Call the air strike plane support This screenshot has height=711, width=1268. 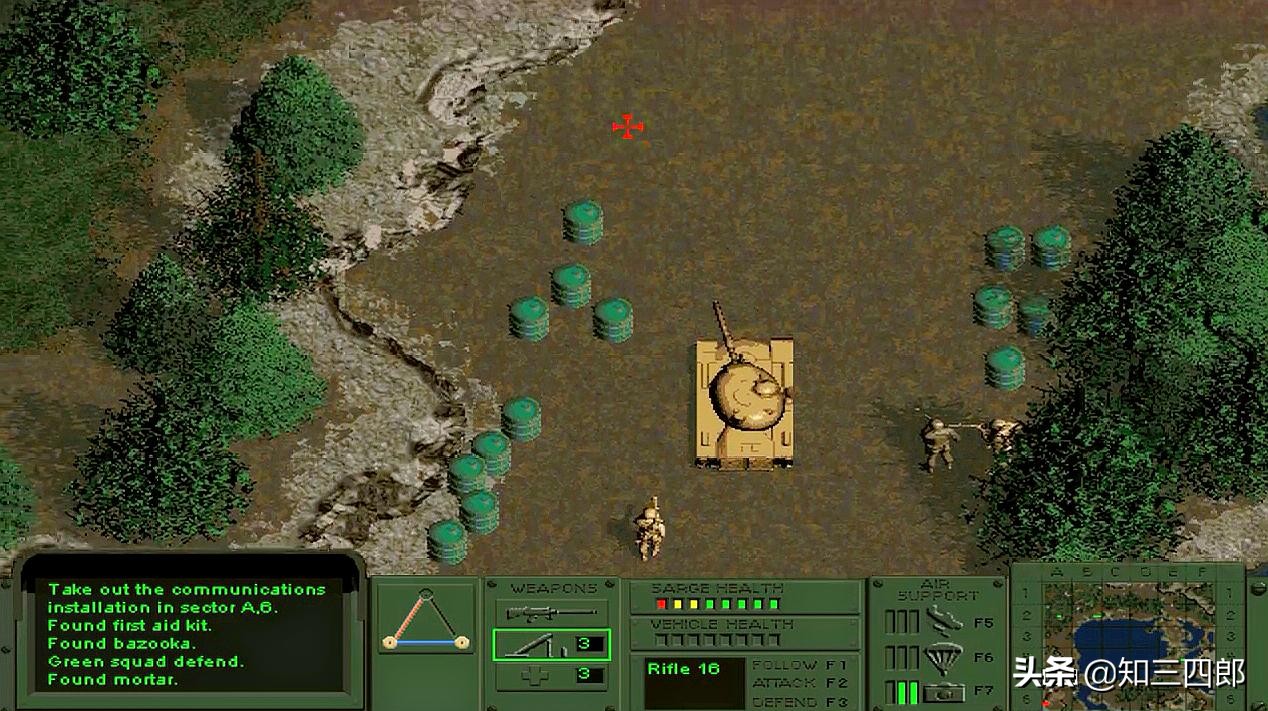coord(944,620)
